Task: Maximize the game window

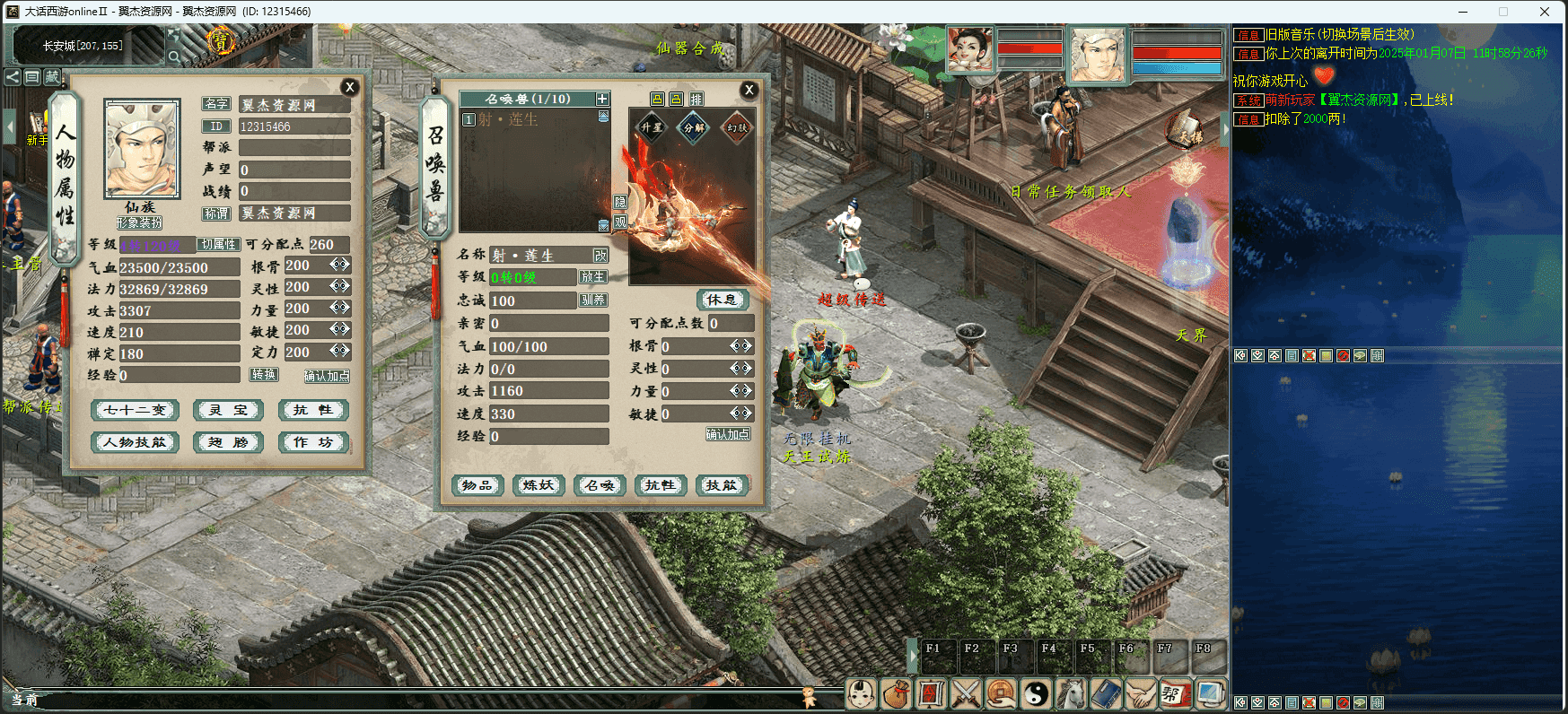Action: click(x=1503, y=12)
